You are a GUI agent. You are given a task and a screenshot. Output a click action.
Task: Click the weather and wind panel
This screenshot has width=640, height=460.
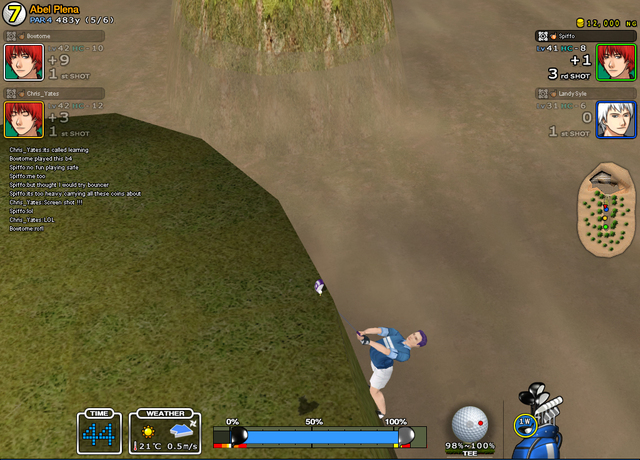click(x=164, y=432)
